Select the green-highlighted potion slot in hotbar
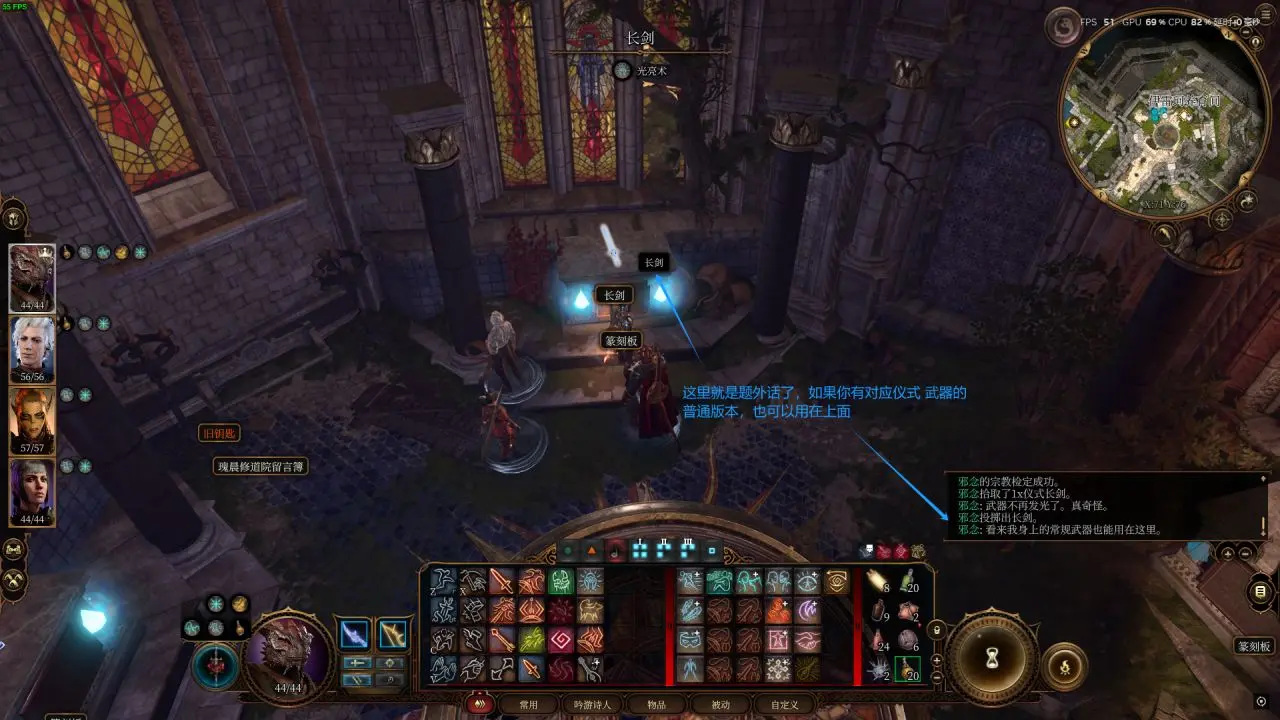Screen dimensions: 1280x720 (x=907, y=669)
